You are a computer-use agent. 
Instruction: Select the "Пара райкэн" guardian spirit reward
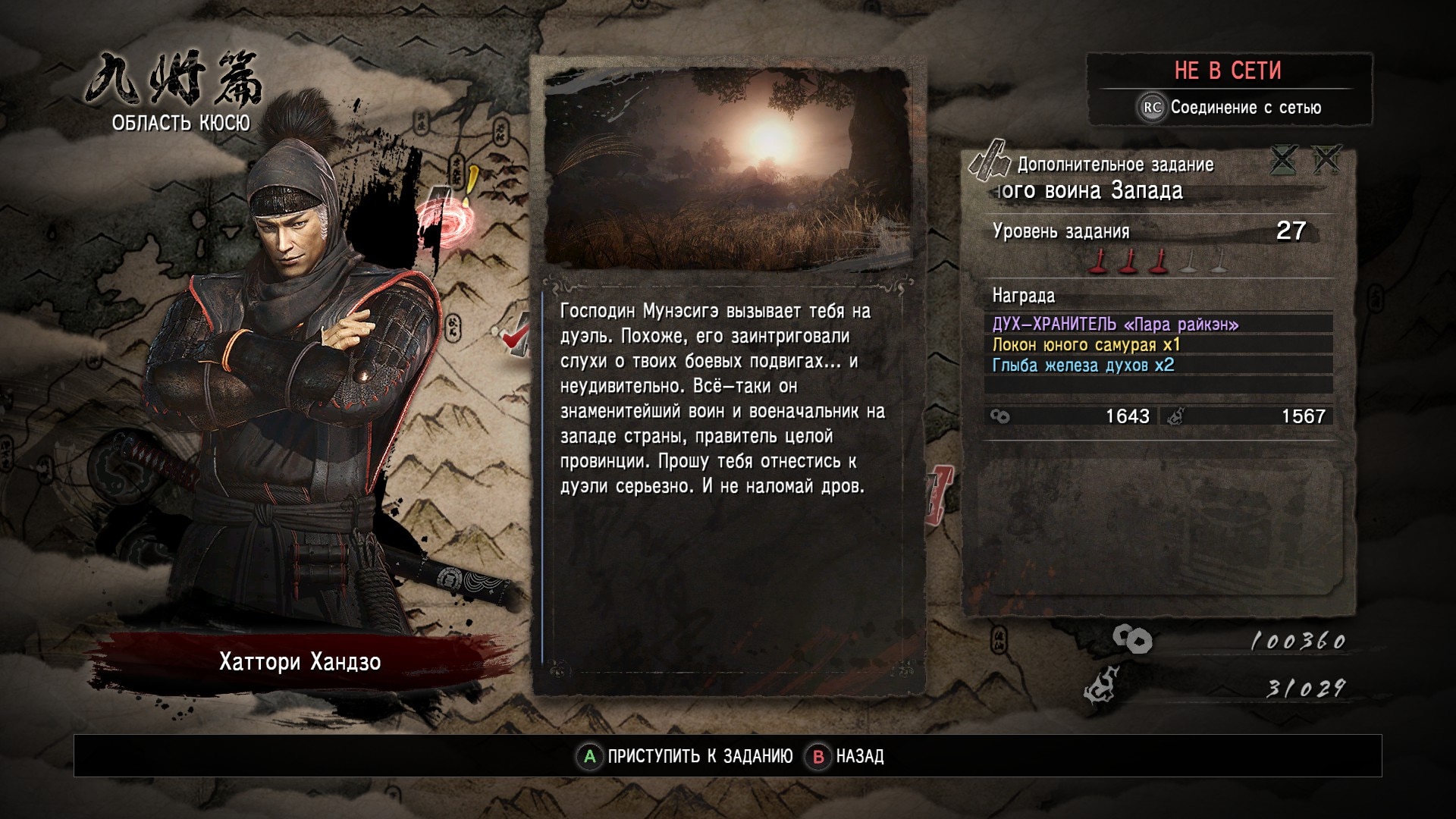tap(1158, 325)
